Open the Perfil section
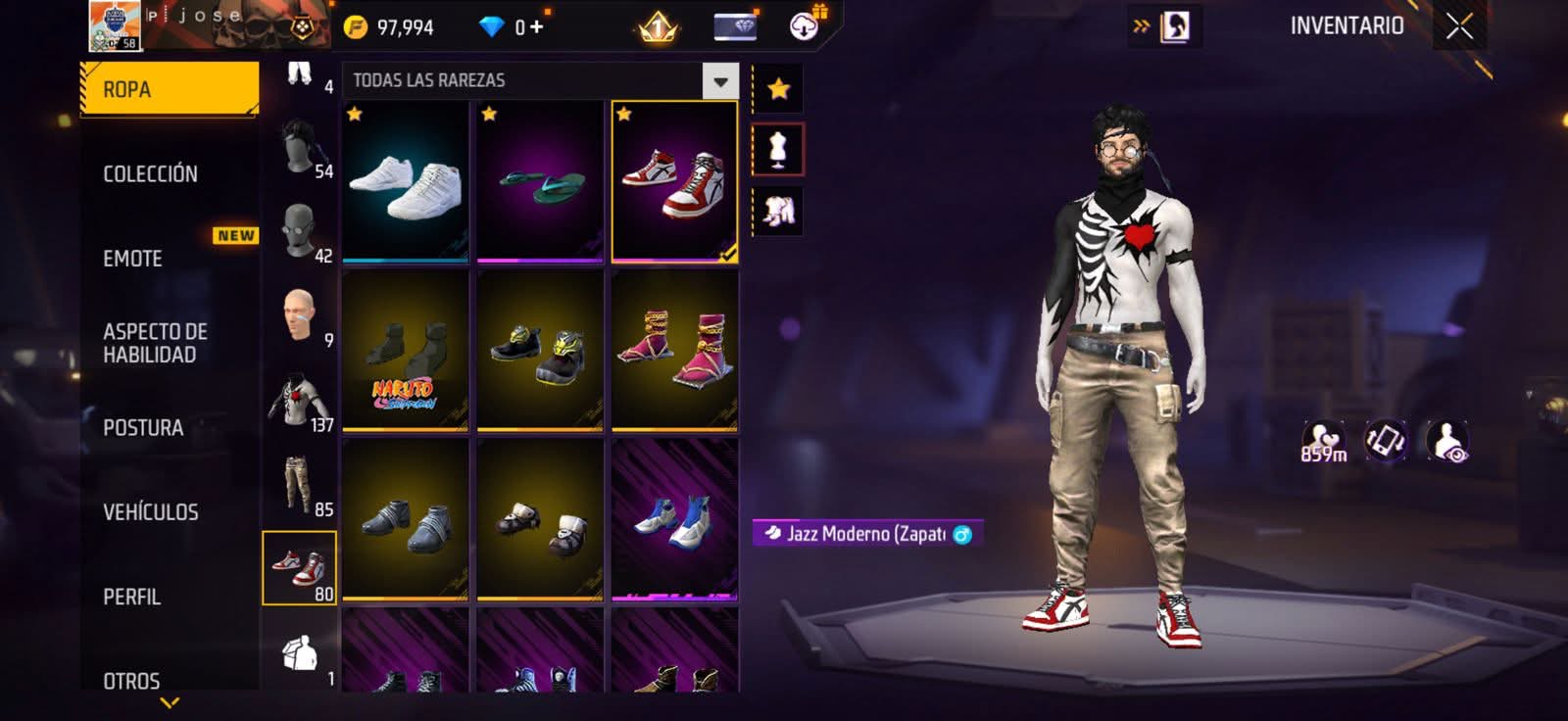This screenshot has height=721, width=1568. pos(131,597)
